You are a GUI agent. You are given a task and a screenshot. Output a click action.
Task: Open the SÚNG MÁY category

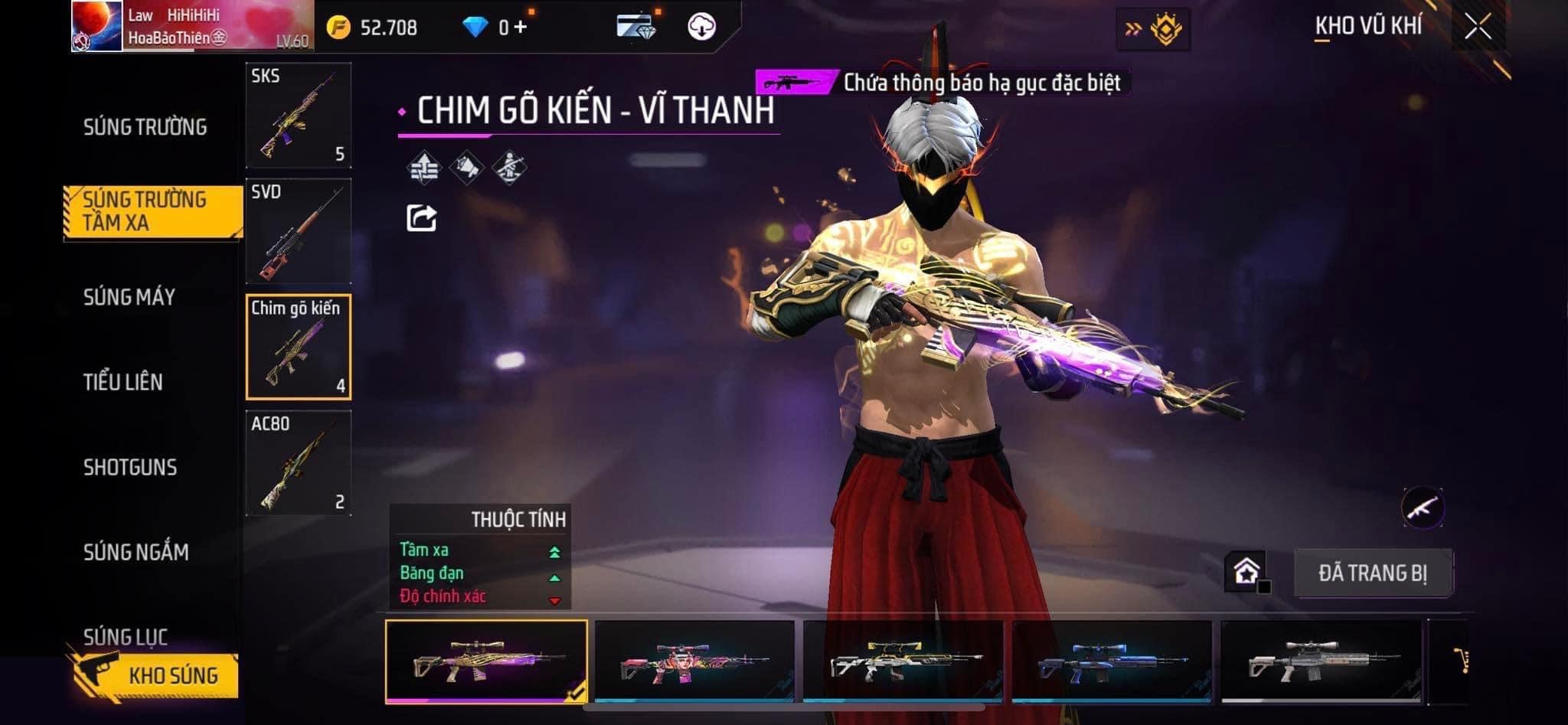(x=129, y=297)
